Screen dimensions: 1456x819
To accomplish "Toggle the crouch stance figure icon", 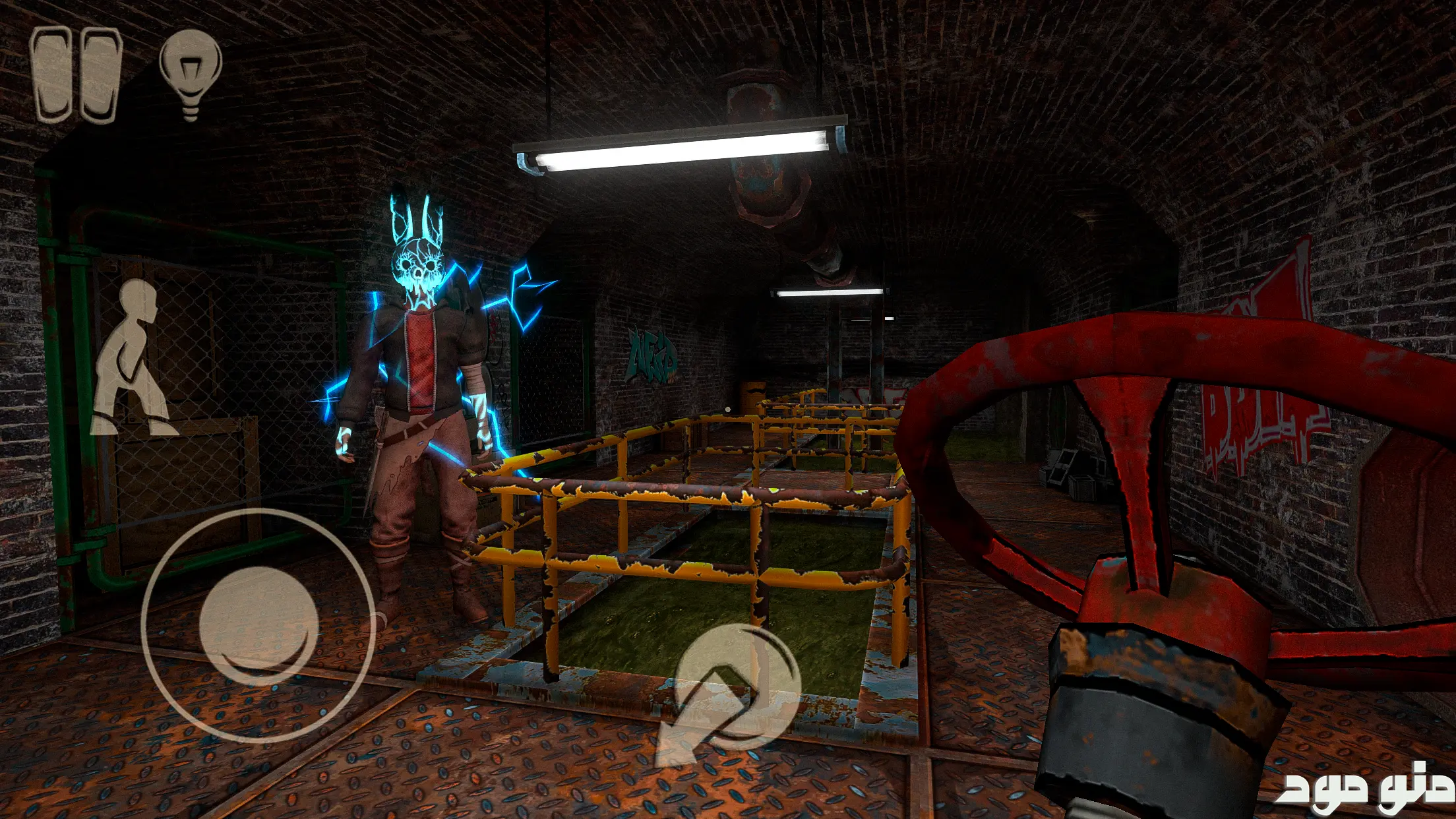I will click(133, 358).
